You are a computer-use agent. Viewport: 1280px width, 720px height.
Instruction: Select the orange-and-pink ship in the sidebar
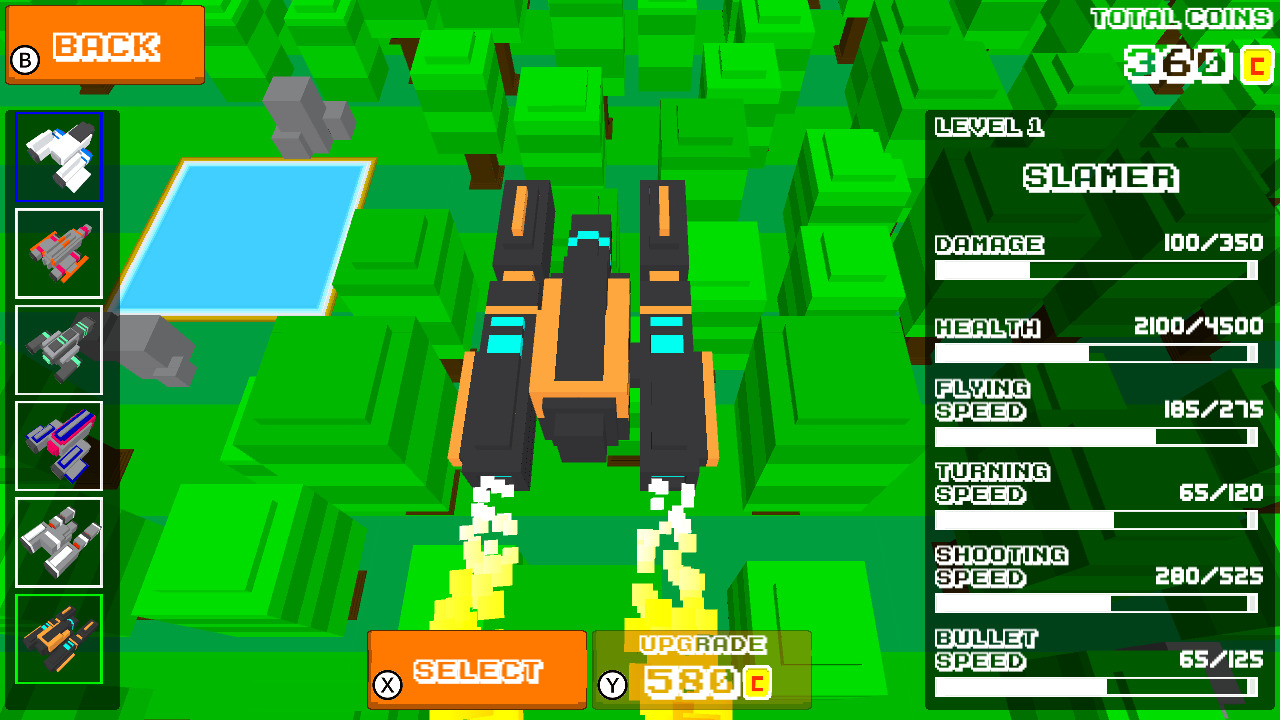pos(59,253)
